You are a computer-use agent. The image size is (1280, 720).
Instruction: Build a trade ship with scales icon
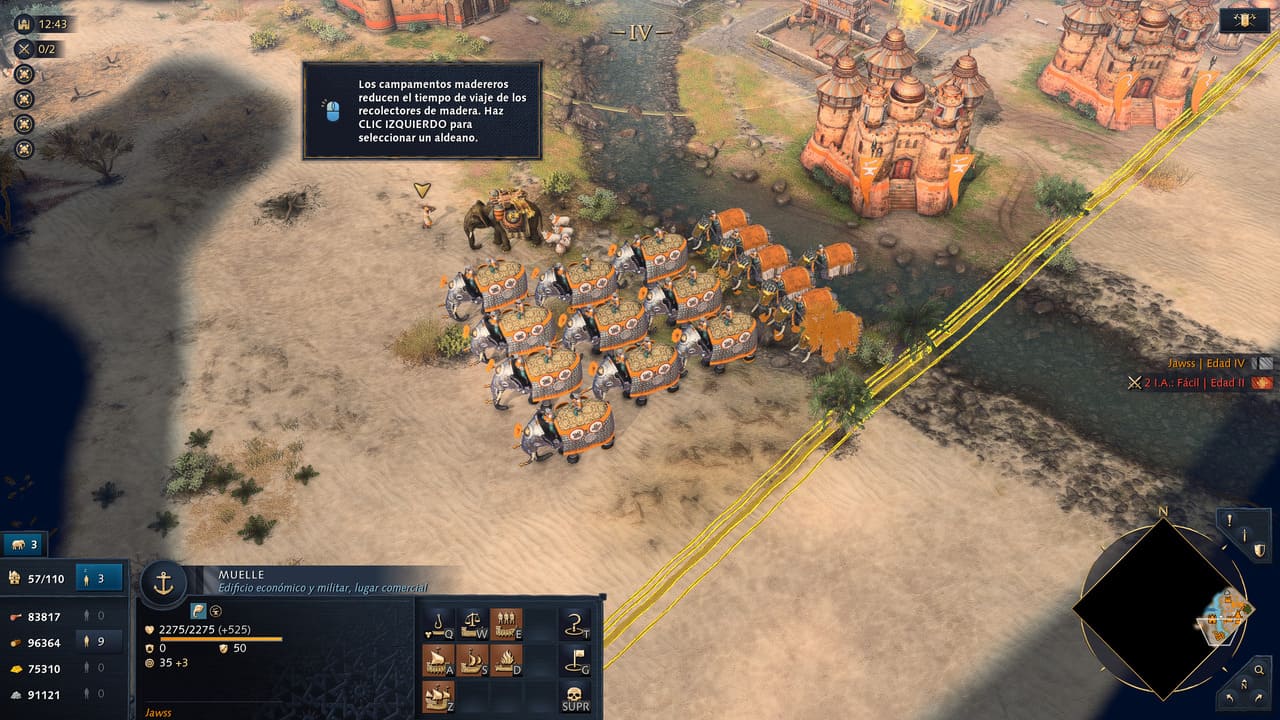point(472,624)
